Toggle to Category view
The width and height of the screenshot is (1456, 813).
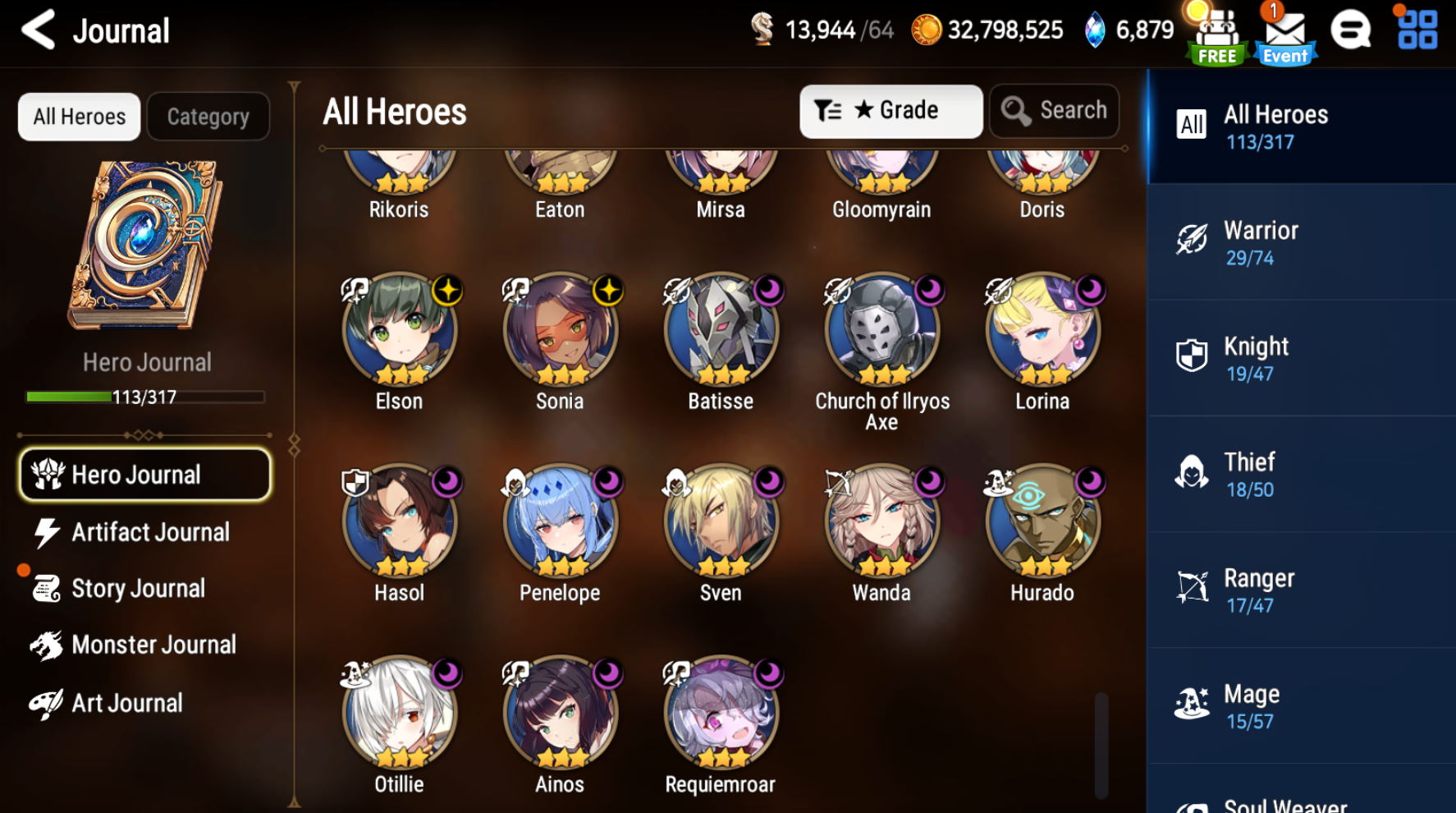point(208,116)
